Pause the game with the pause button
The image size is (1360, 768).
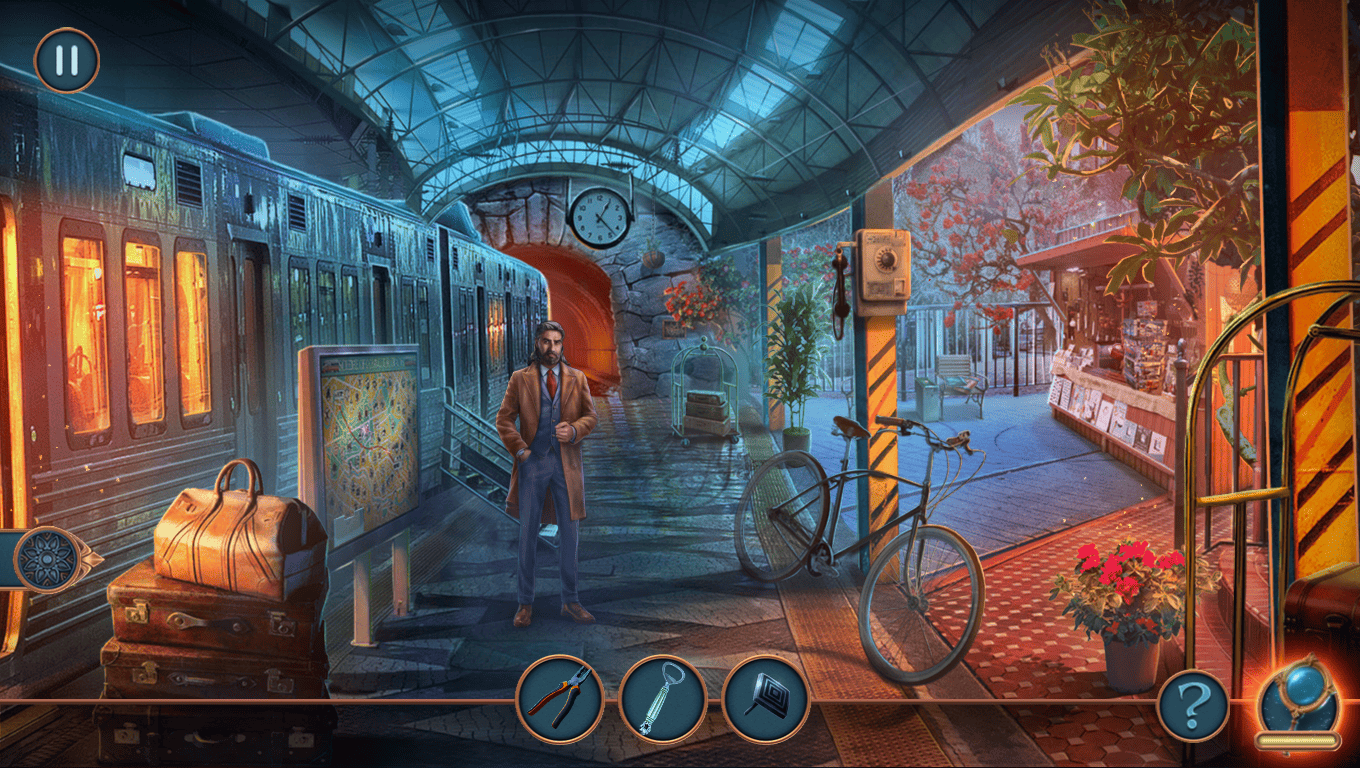(67, 60)
